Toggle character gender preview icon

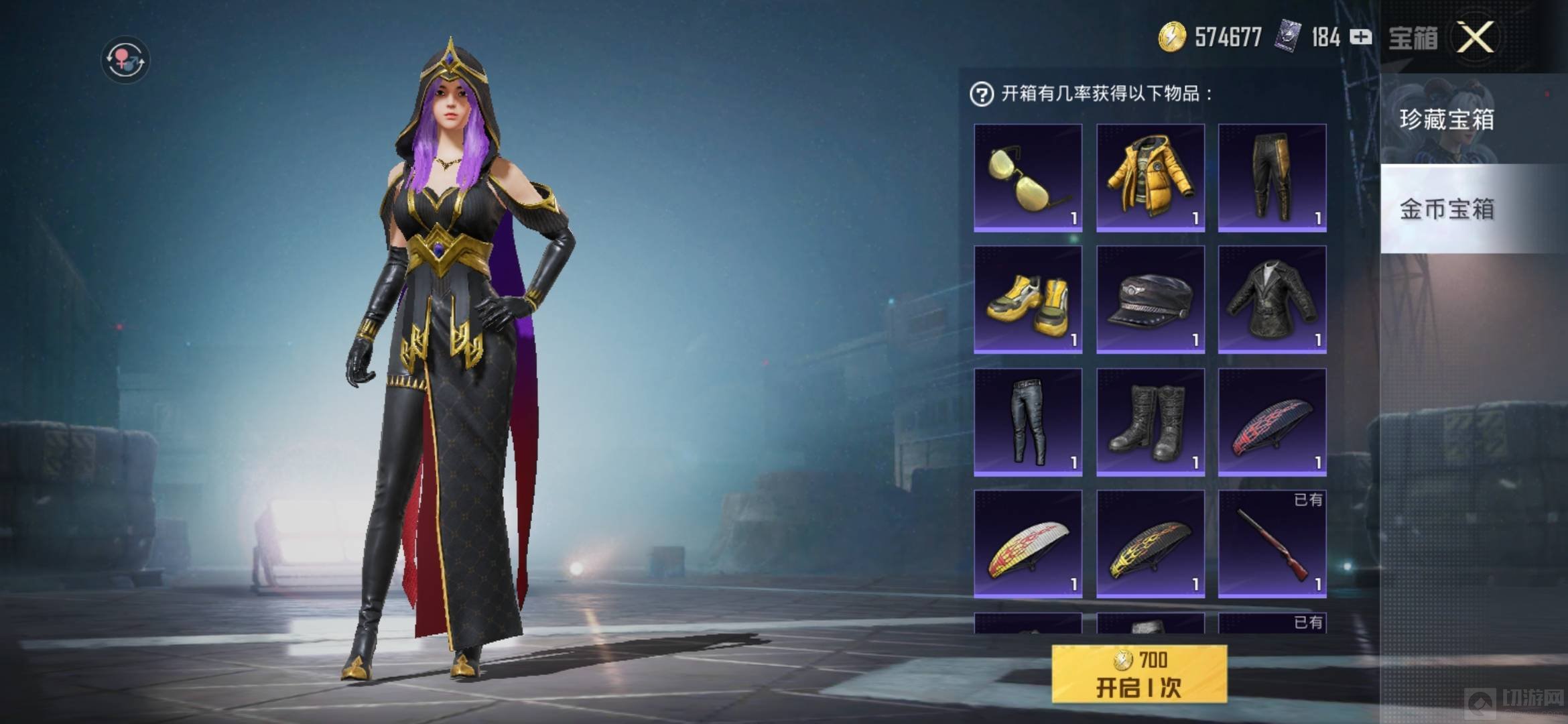tap(125, 60)
